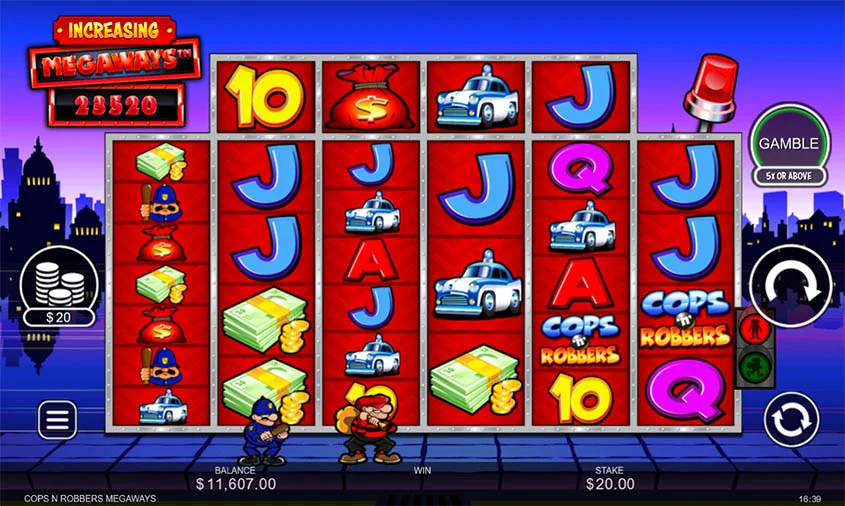Viewport: 845px width, 506px height.
Task: Open the hamburger menu
Action: pos(58,419)
